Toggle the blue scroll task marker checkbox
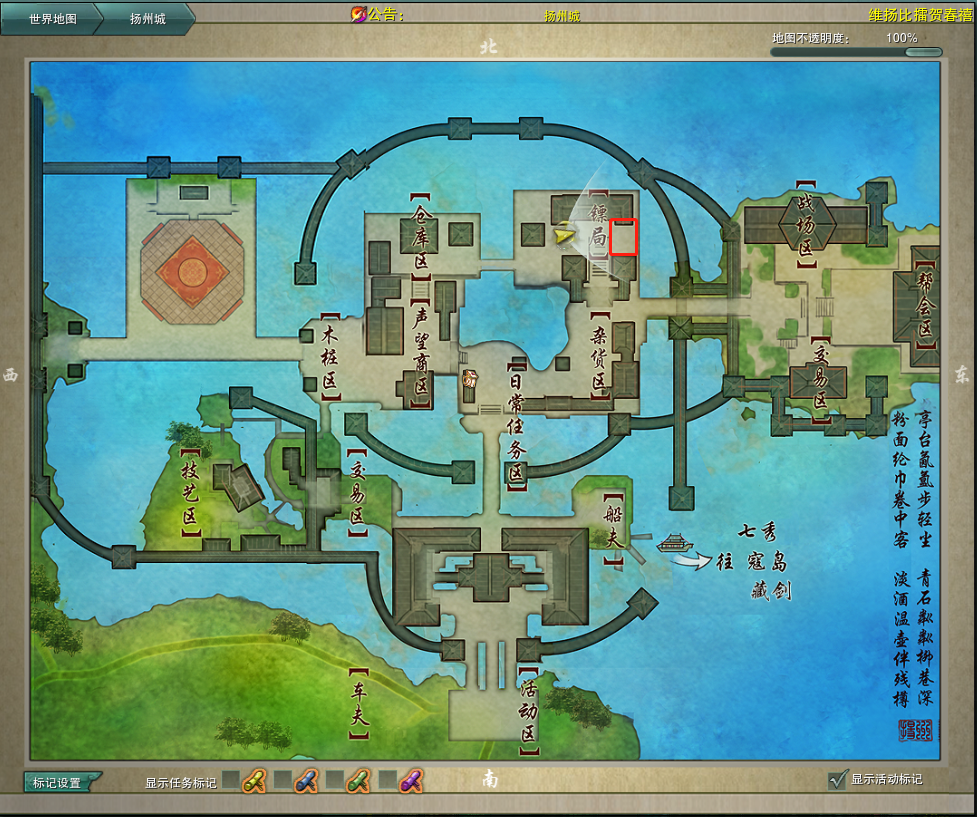This screenshot has width=977, height=817. [x=283, y=779]
